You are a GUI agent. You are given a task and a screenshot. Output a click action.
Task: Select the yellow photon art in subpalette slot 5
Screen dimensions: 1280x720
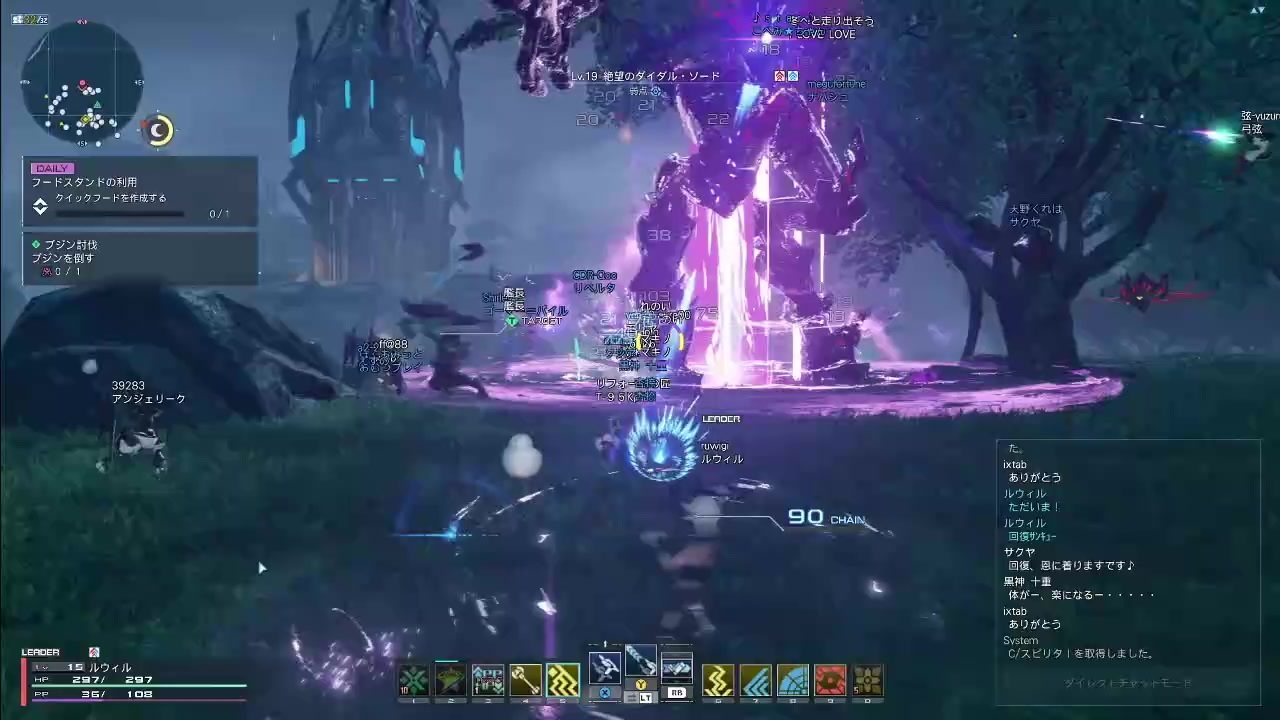[560, 677]
